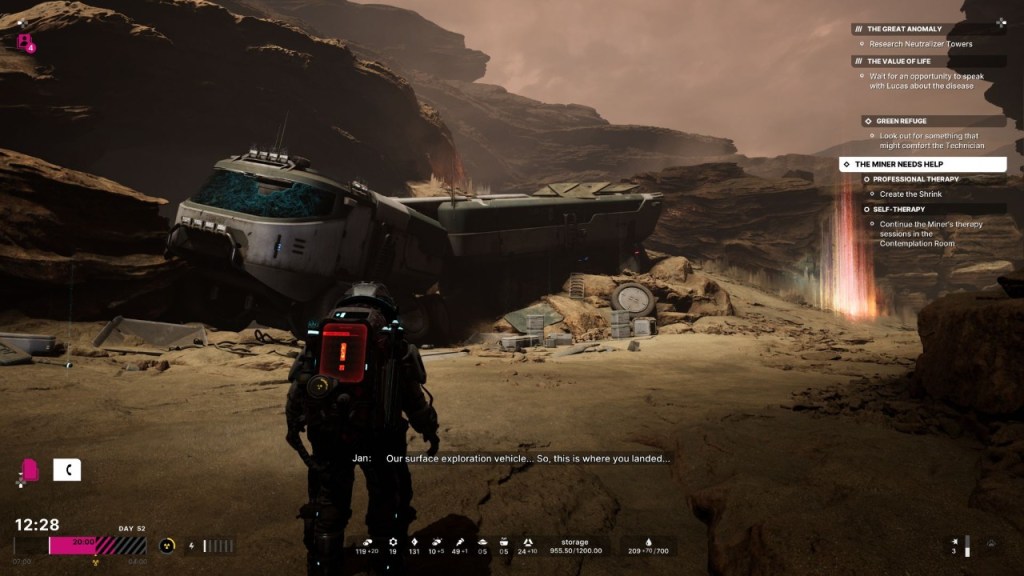Click the yellow radiation gauge icon

coord(167,545)
